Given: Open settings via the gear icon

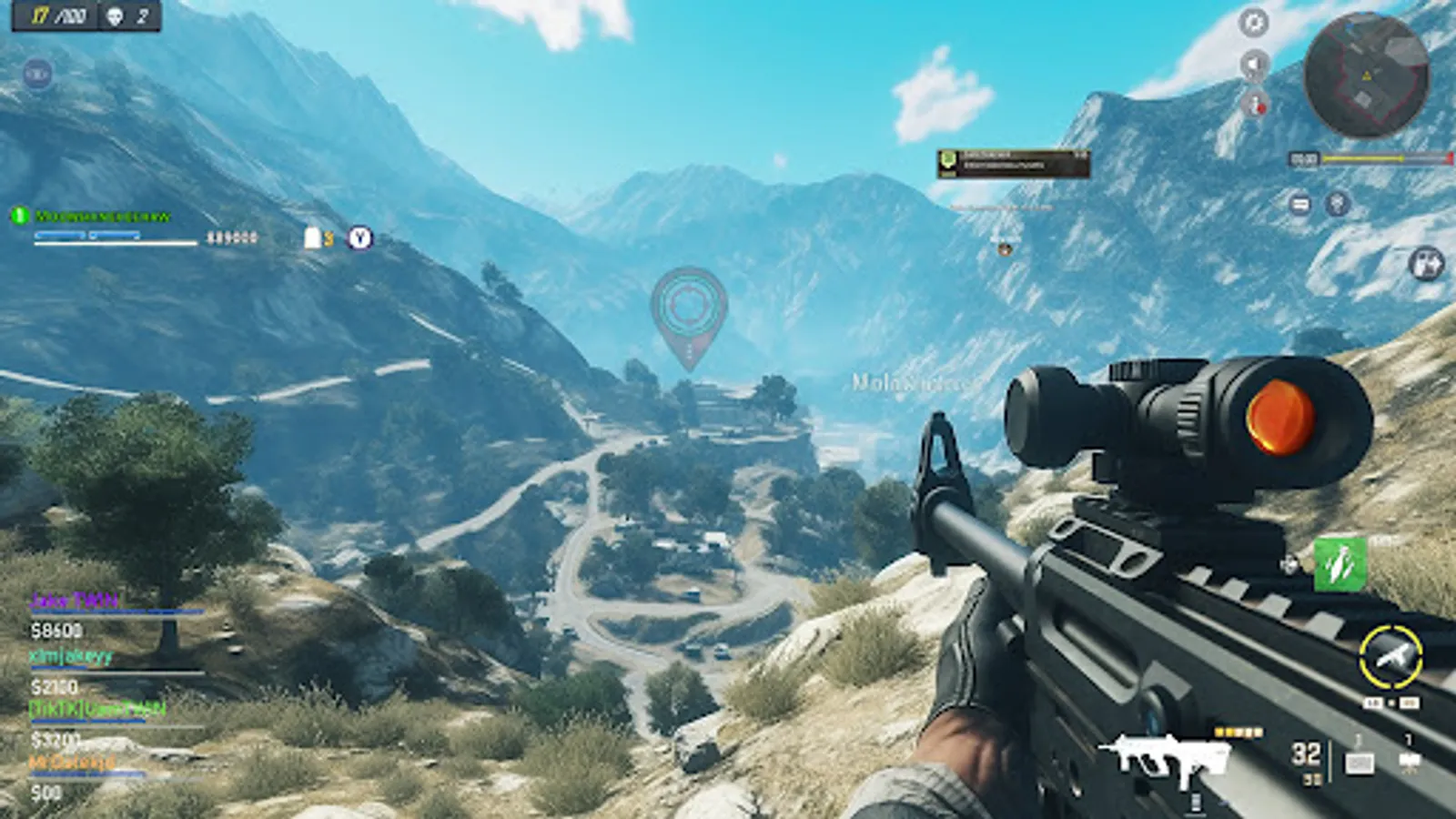Looking at the screenshot, I should point(1254,23).
